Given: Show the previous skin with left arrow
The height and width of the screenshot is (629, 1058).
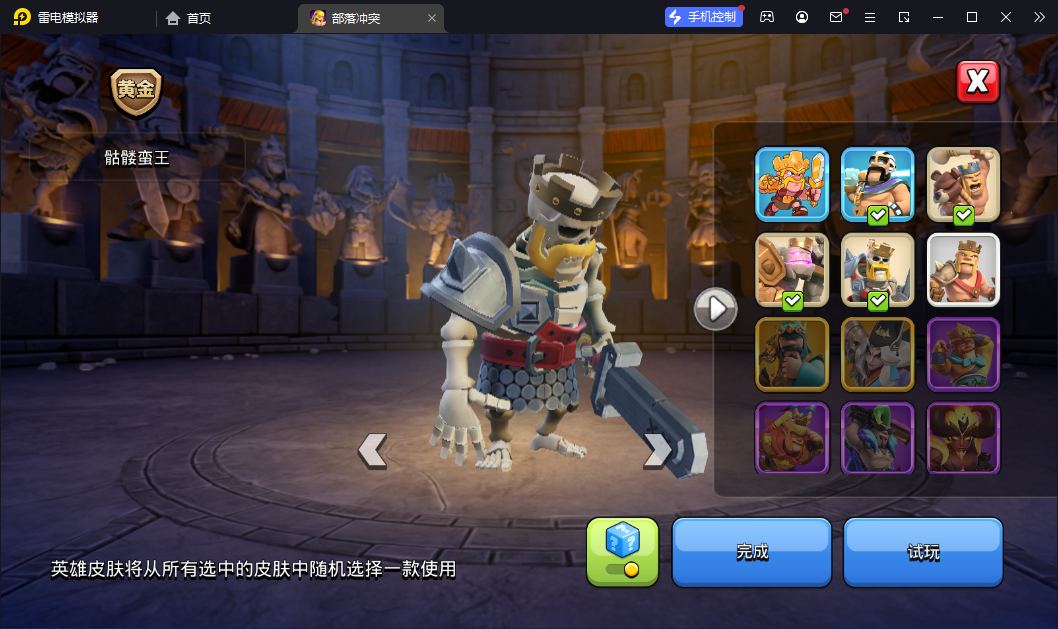Looking at the screenshot, I should click(x=372, y=450).
